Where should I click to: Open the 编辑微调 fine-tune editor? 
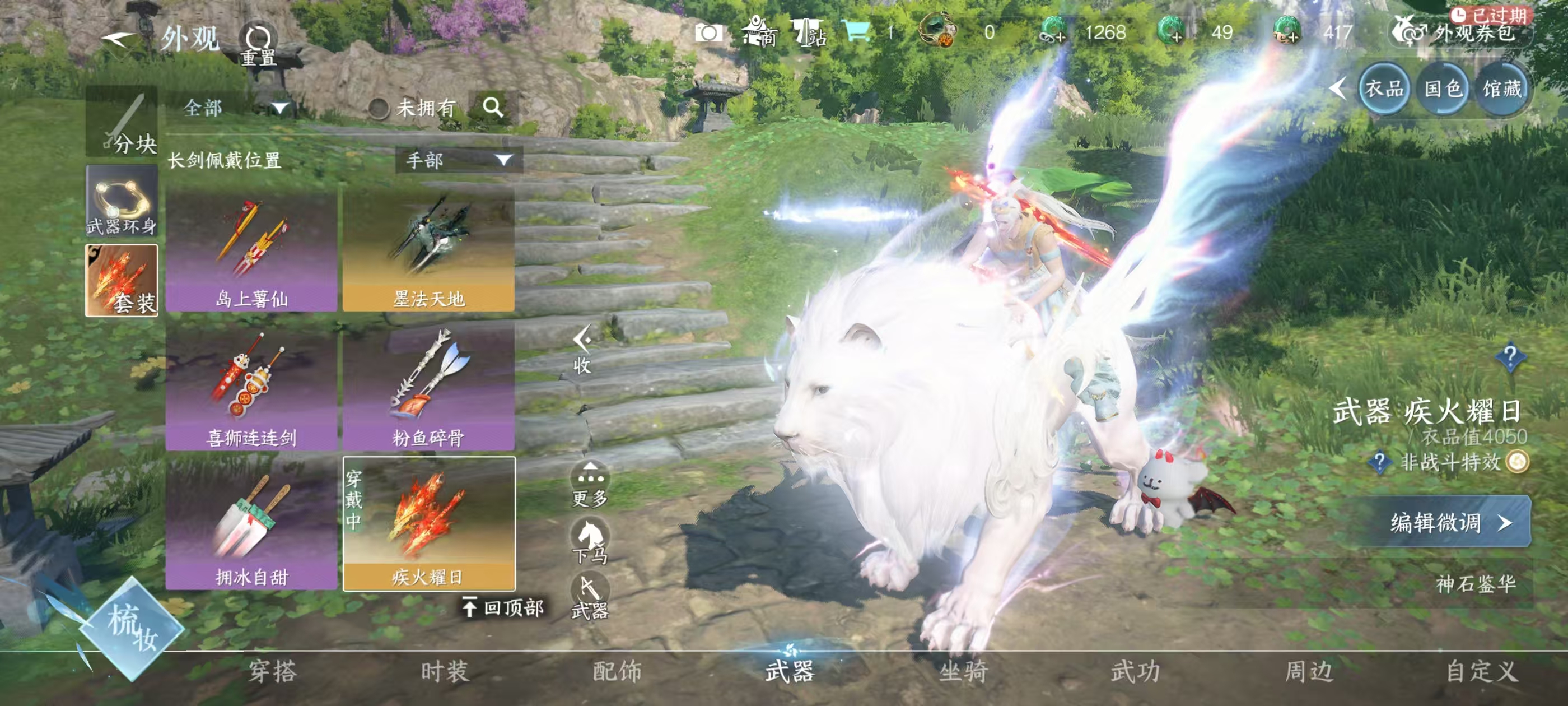[1449, 522]
